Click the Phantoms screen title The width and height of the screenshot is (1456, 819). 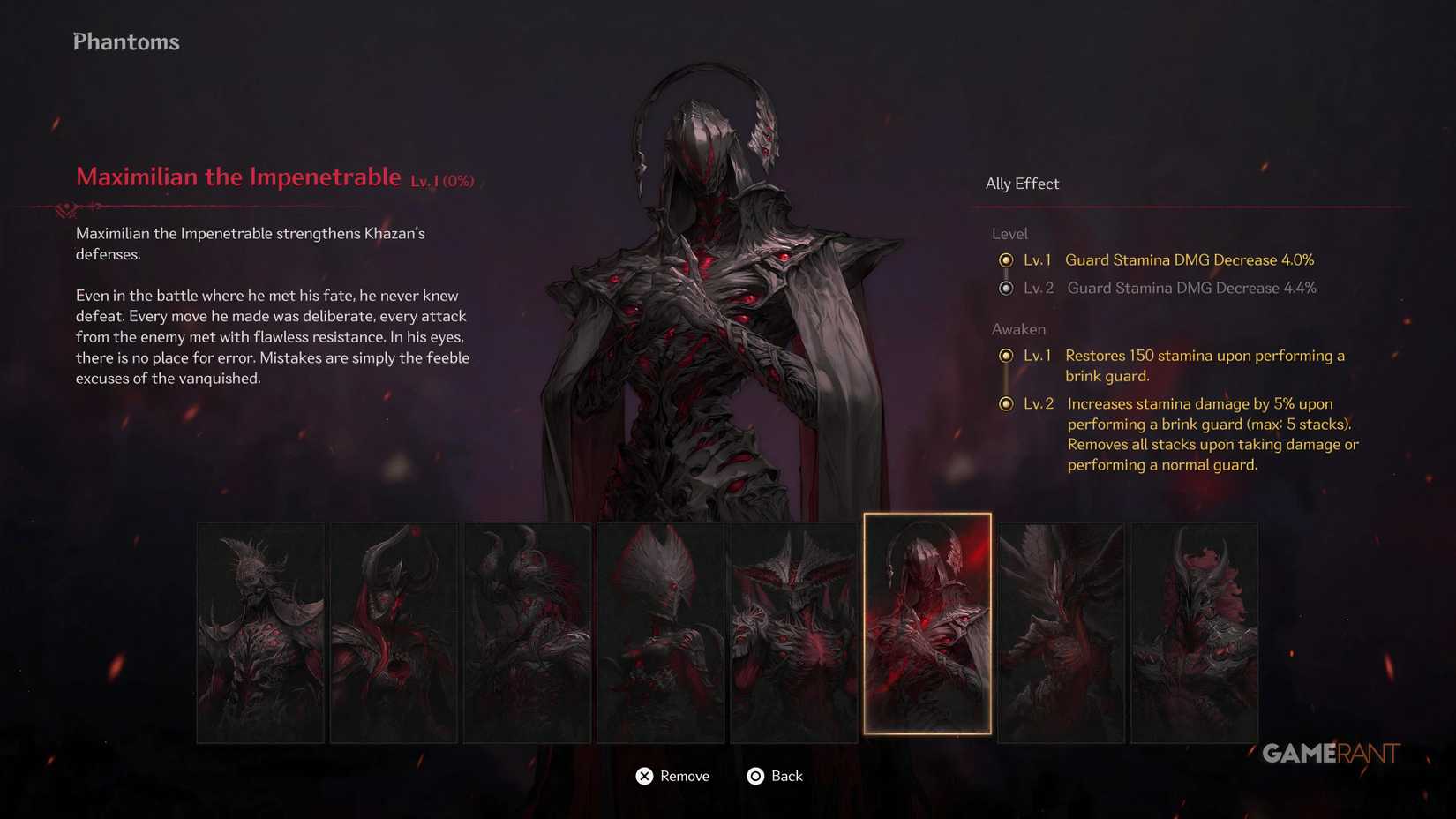[x=125, y=41]
